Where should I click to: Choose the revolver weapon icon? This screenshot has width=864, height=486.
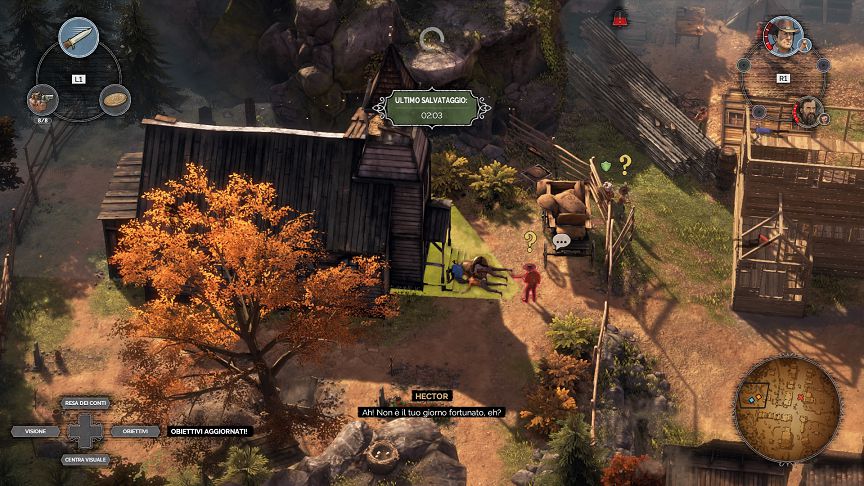tap(43, 100)
